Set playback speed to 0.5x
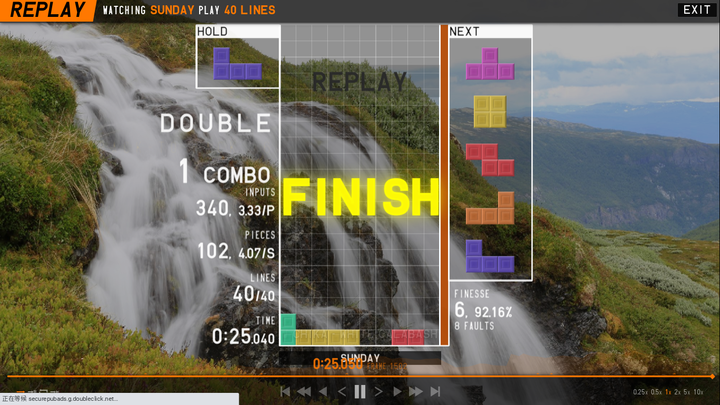The image size is (720, 405). (656, 392)
